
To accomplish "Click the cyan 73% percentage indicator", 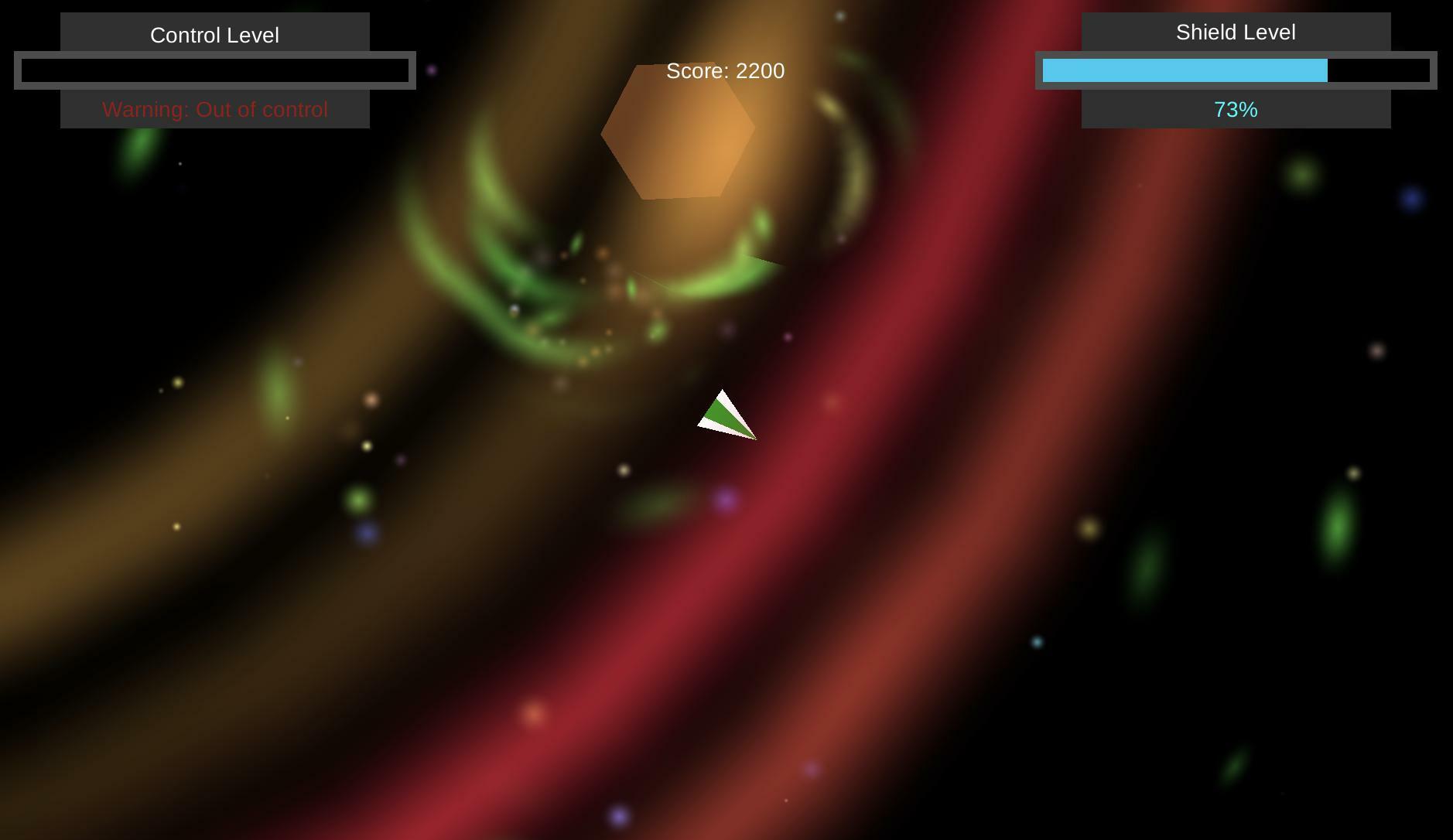I will pyautogui.click(x=1235, y=110).
